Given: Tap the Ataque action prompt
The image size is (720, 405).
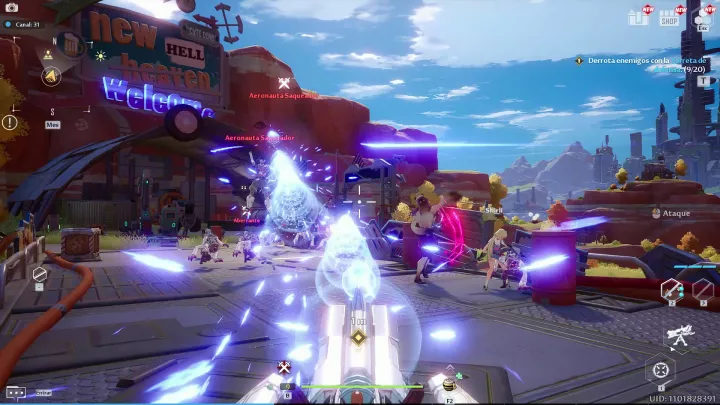Looking at the screenshot, I should point(671,212).
